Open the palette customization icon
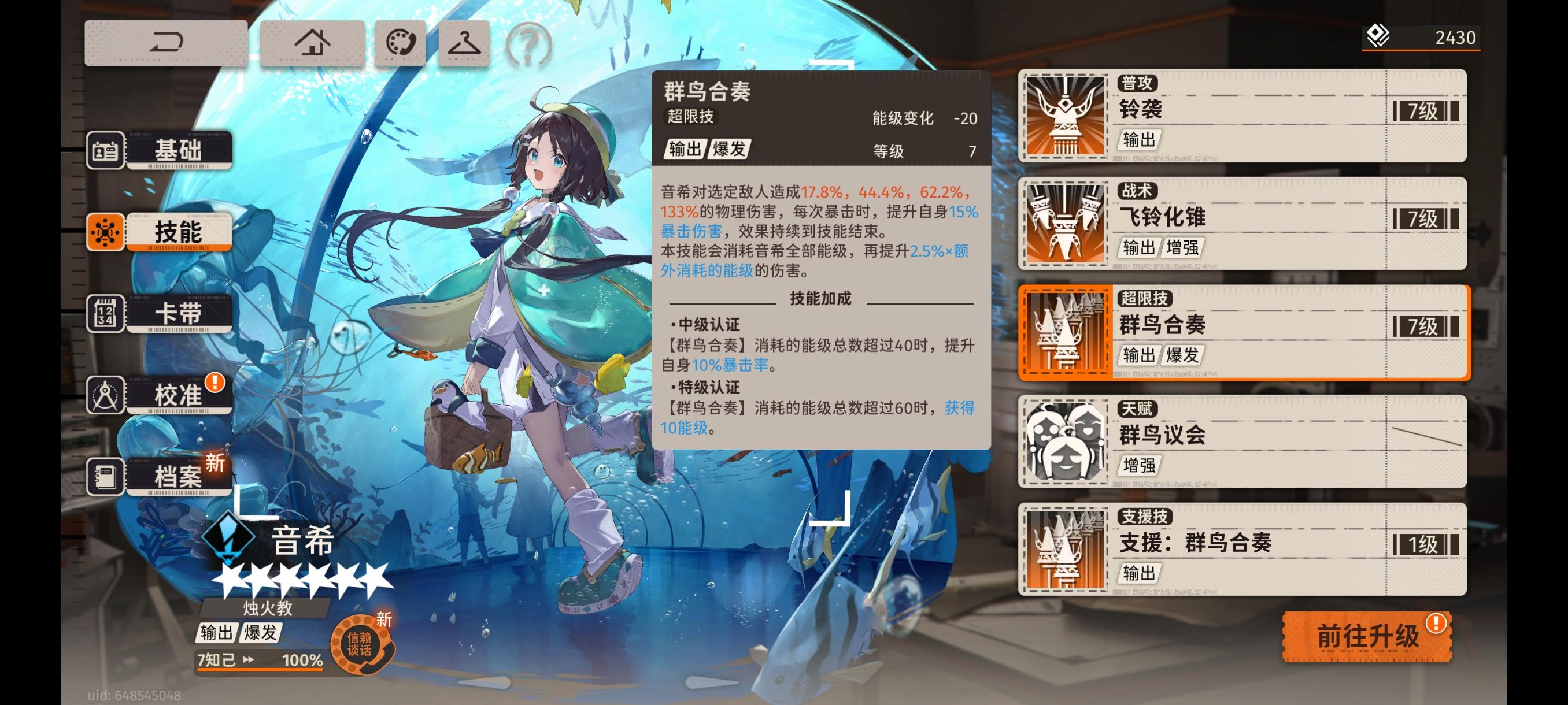 [402, 42]
